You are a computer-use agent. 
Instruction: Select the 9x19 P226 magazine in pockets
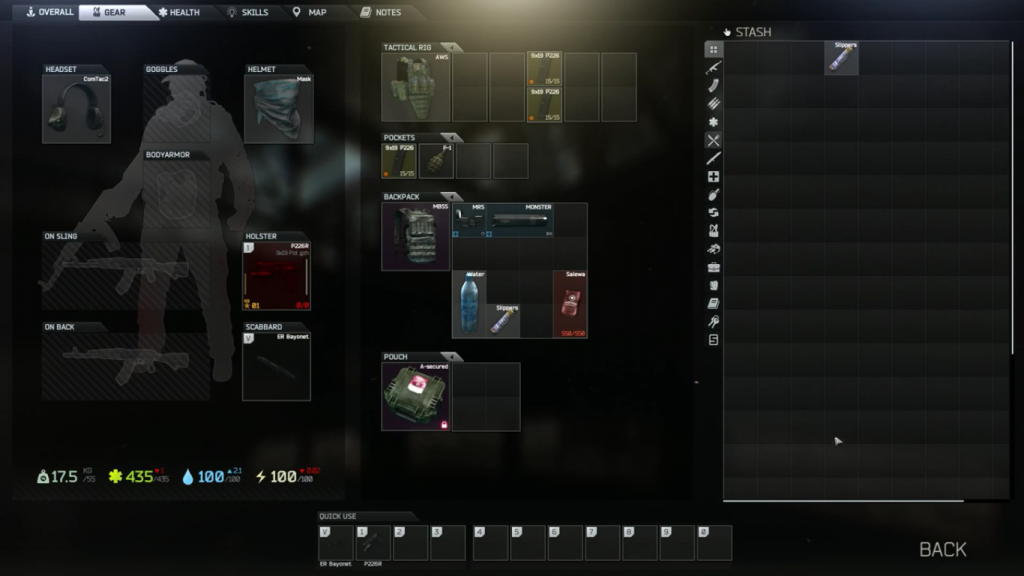pos(399,161)
